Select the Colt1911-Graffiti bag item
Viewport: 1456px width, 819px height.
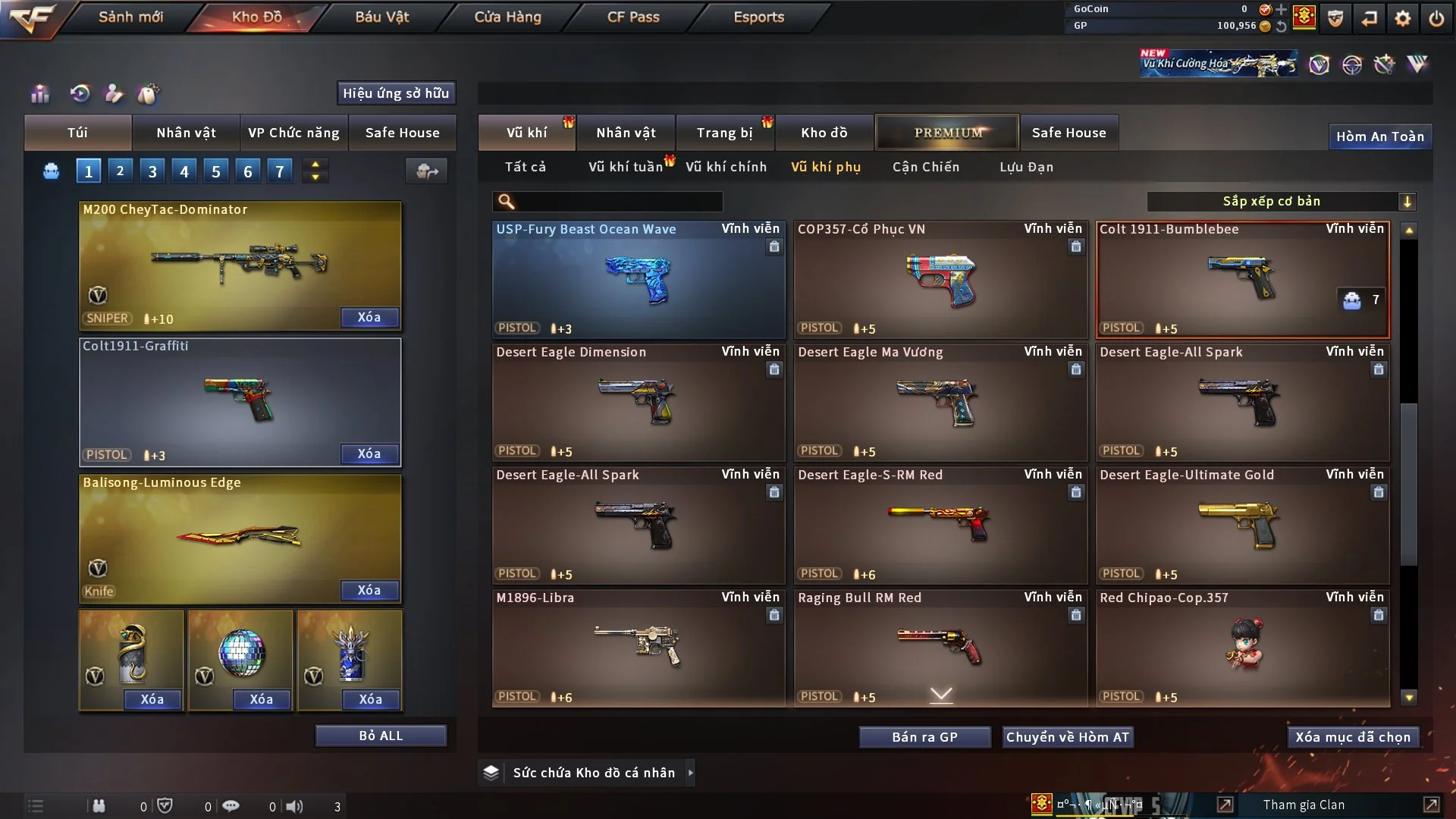(x=240, y=402)
